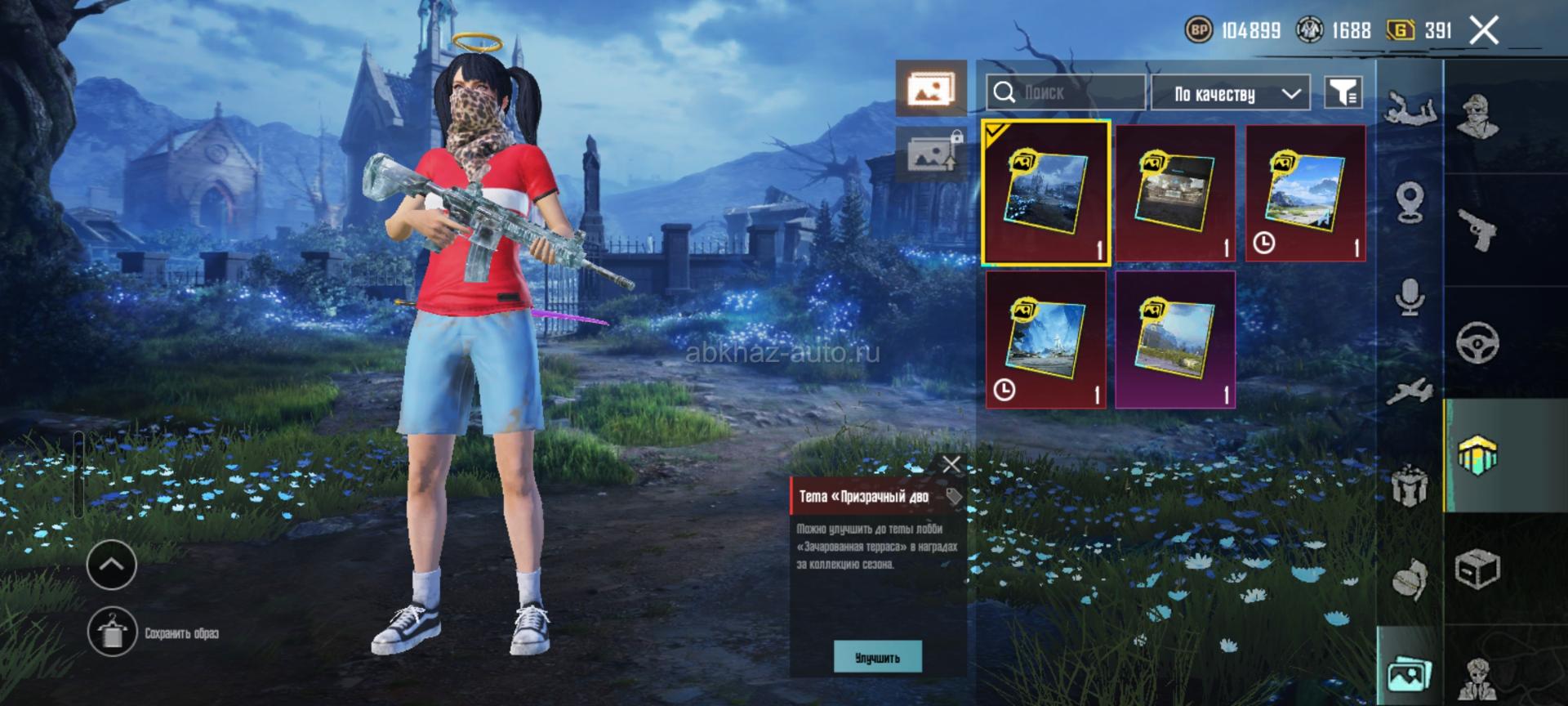1568x706 pixels.
Task: Expand the round up-arrow button
Action: point(112,564)
